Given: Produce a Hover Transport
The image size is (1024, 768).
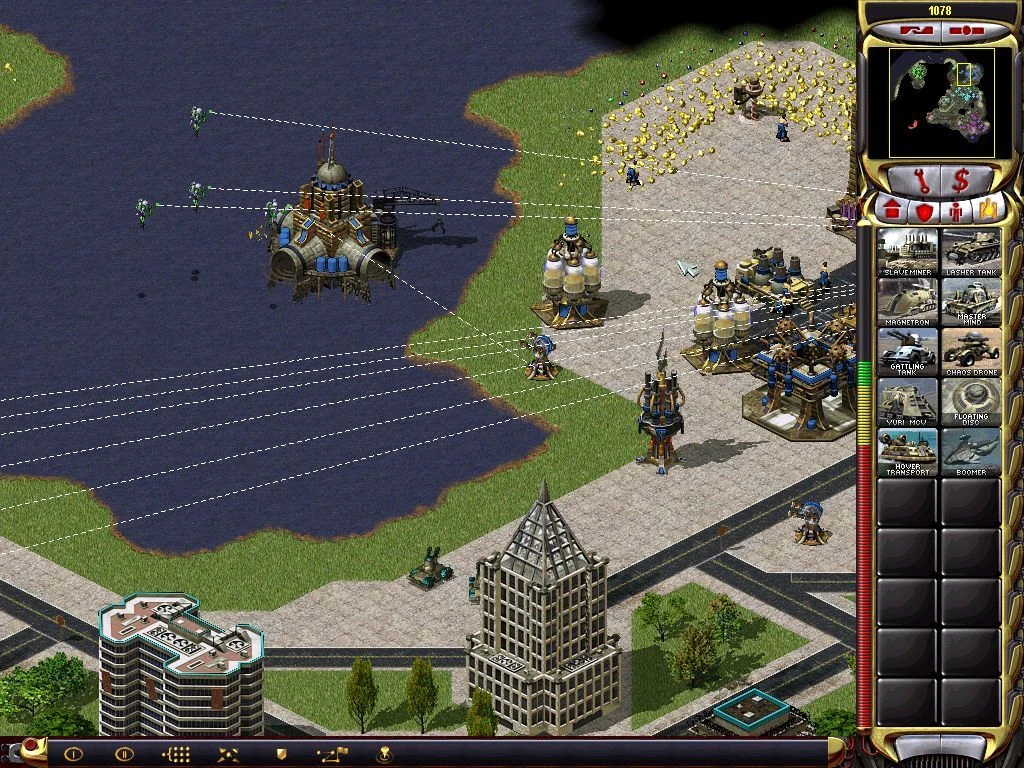Looking at the screenshot, I should click(908, 453).
